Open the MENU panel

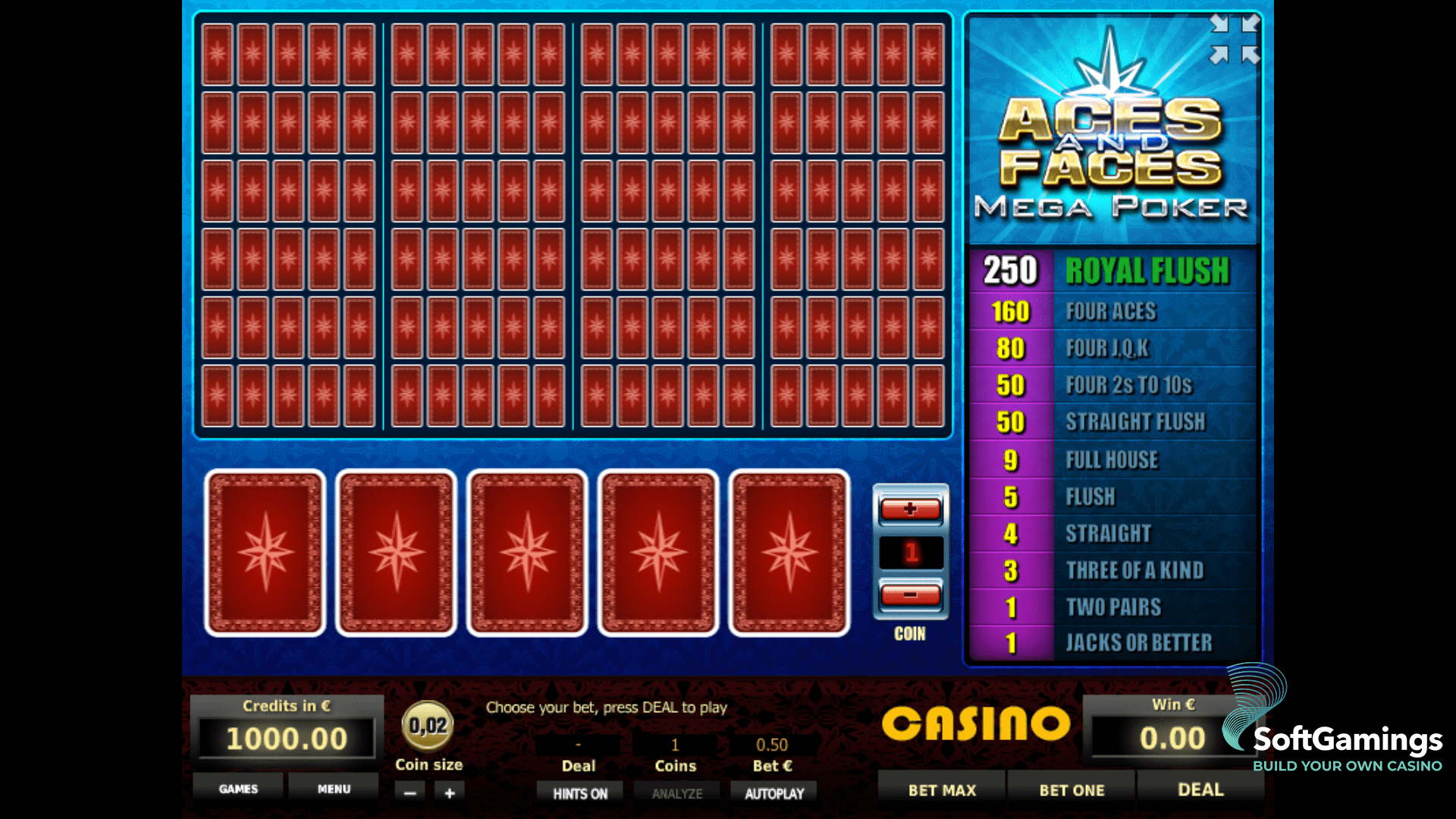click(334, 789)
